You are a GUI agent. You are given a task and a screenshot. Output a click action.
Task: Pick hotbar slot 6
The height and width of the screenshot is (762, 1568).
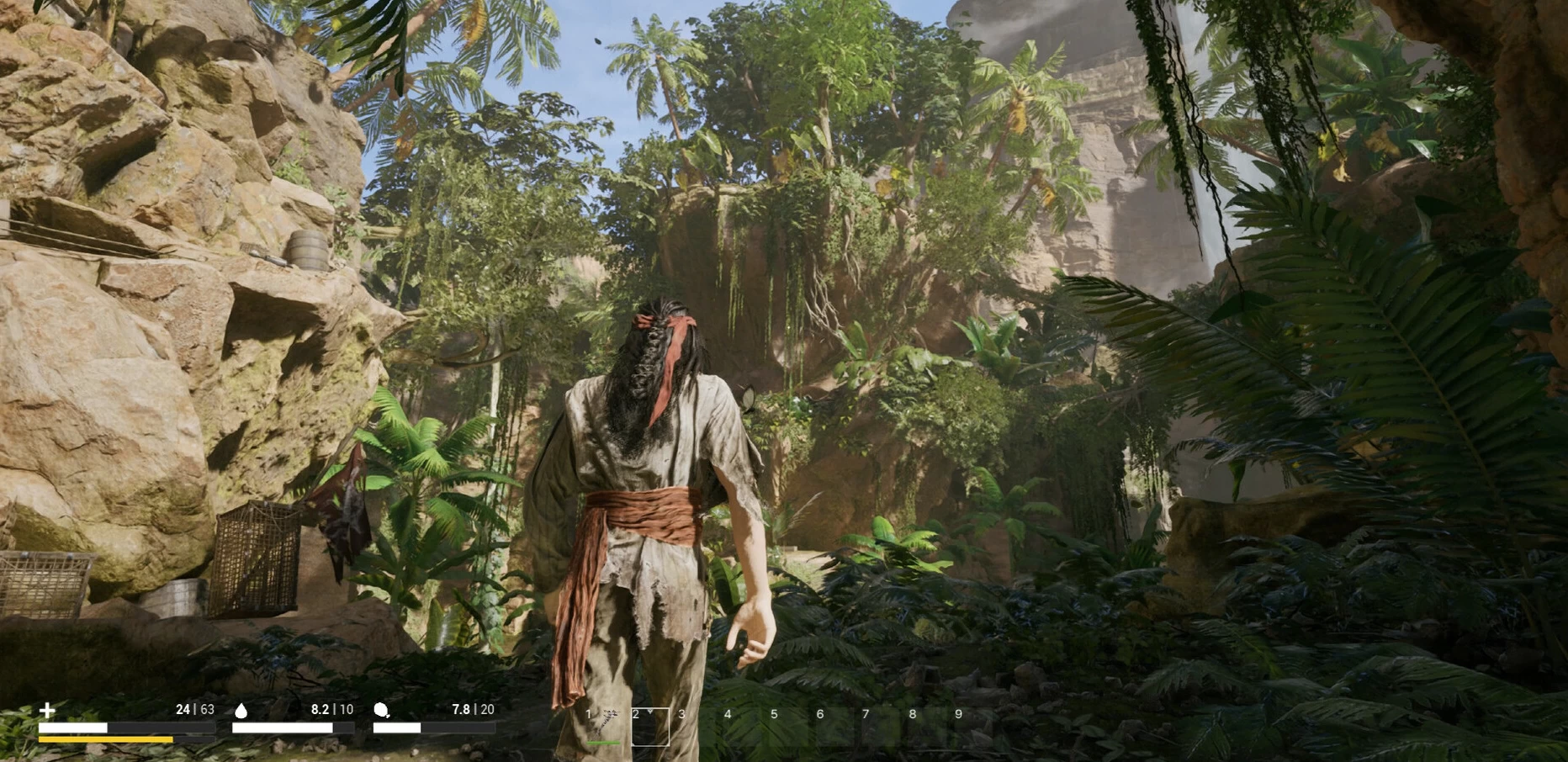pos(835,727)
